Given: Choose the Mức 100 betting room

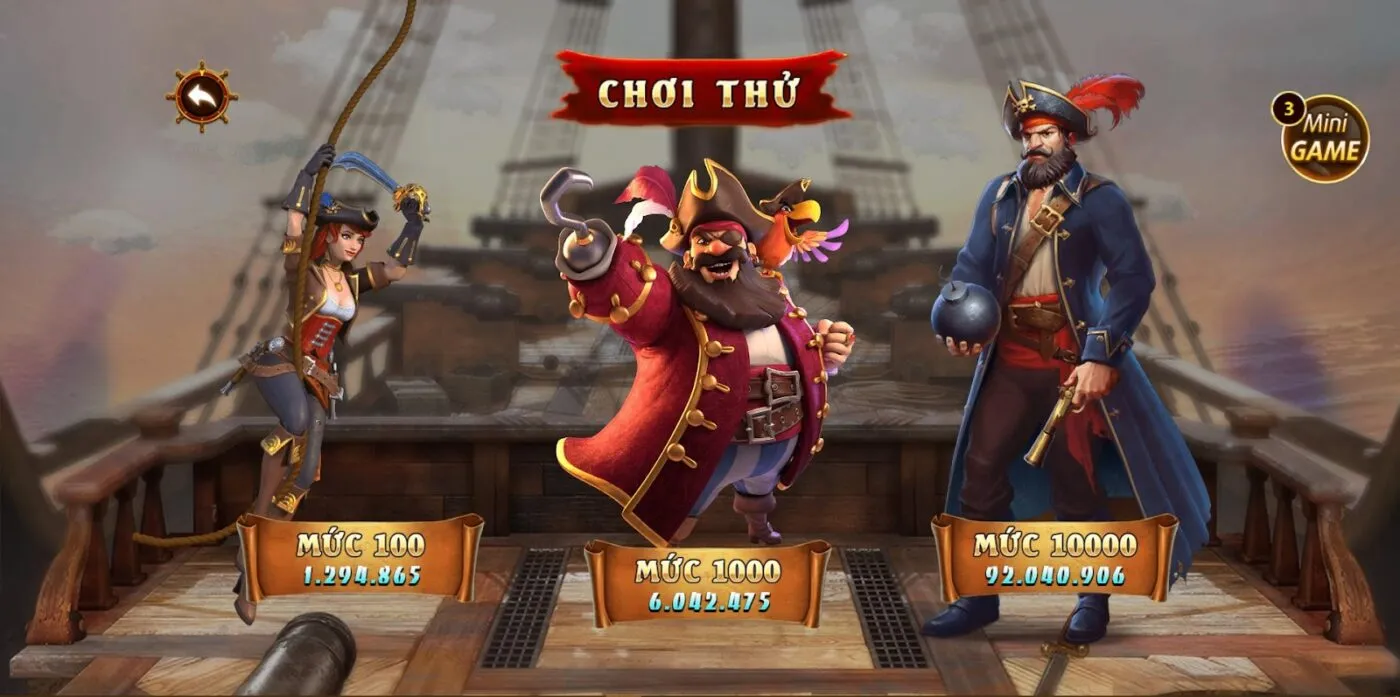Looking at the screenshot, I should click(x=360, y=558).
